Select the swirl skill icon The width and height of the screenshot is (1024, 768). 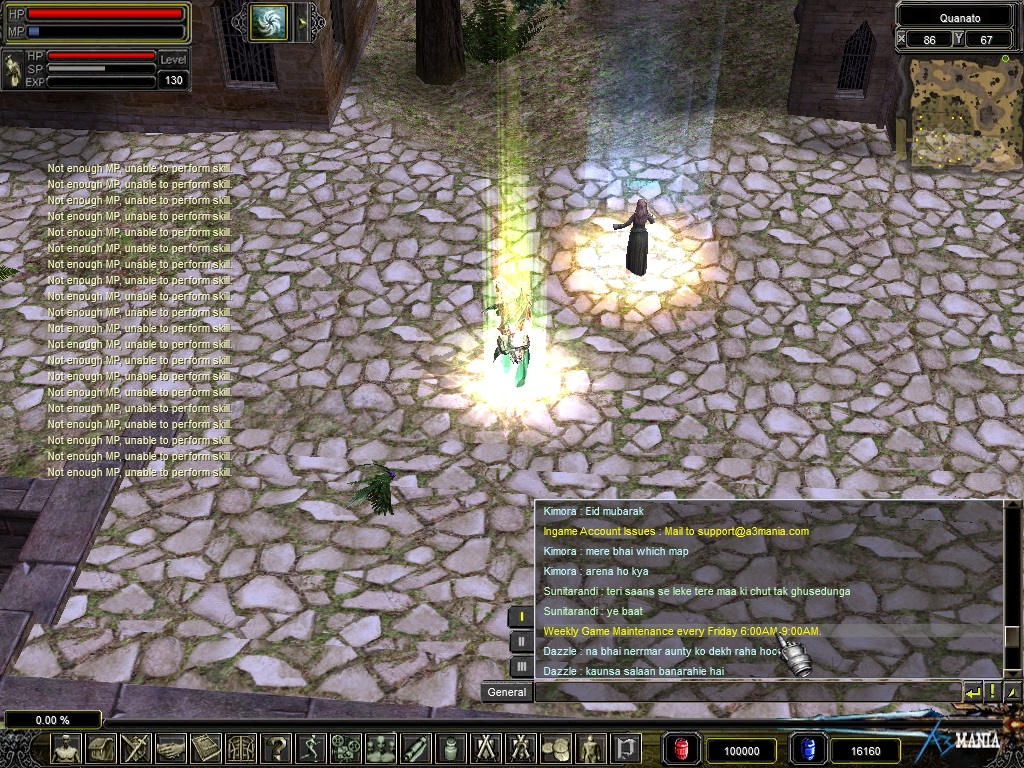pyautogui.click(x=269, y=22)
